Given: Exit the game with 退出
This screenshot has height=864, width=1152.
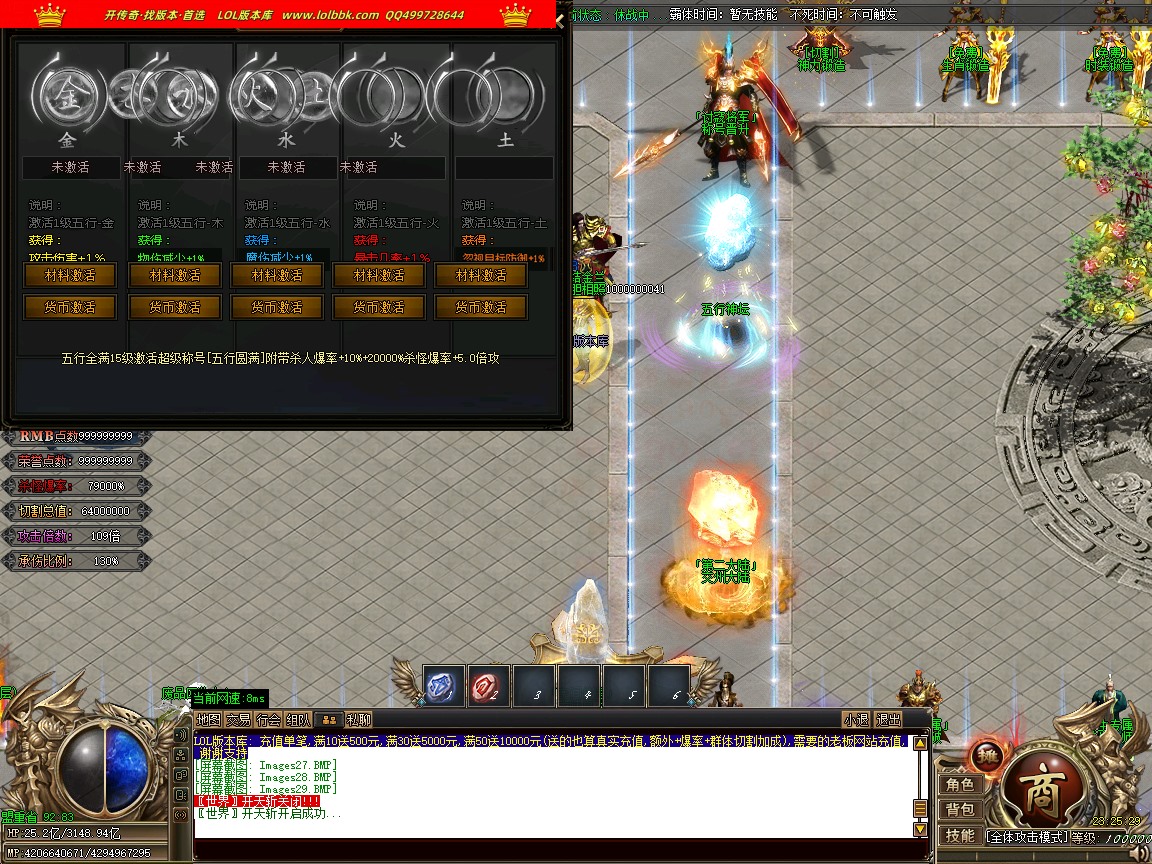Looking at the screenshot, I should pos(888,719).
